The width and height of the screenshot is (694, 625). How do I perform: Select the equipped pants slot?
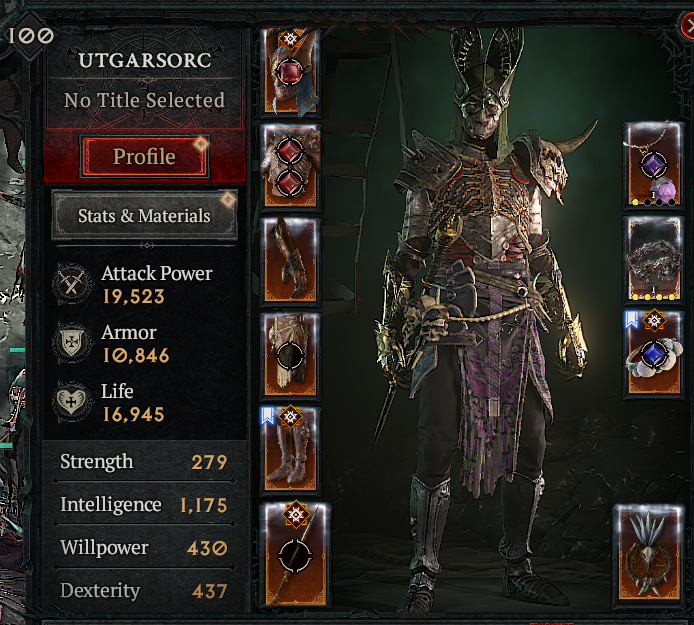point(291,355)
